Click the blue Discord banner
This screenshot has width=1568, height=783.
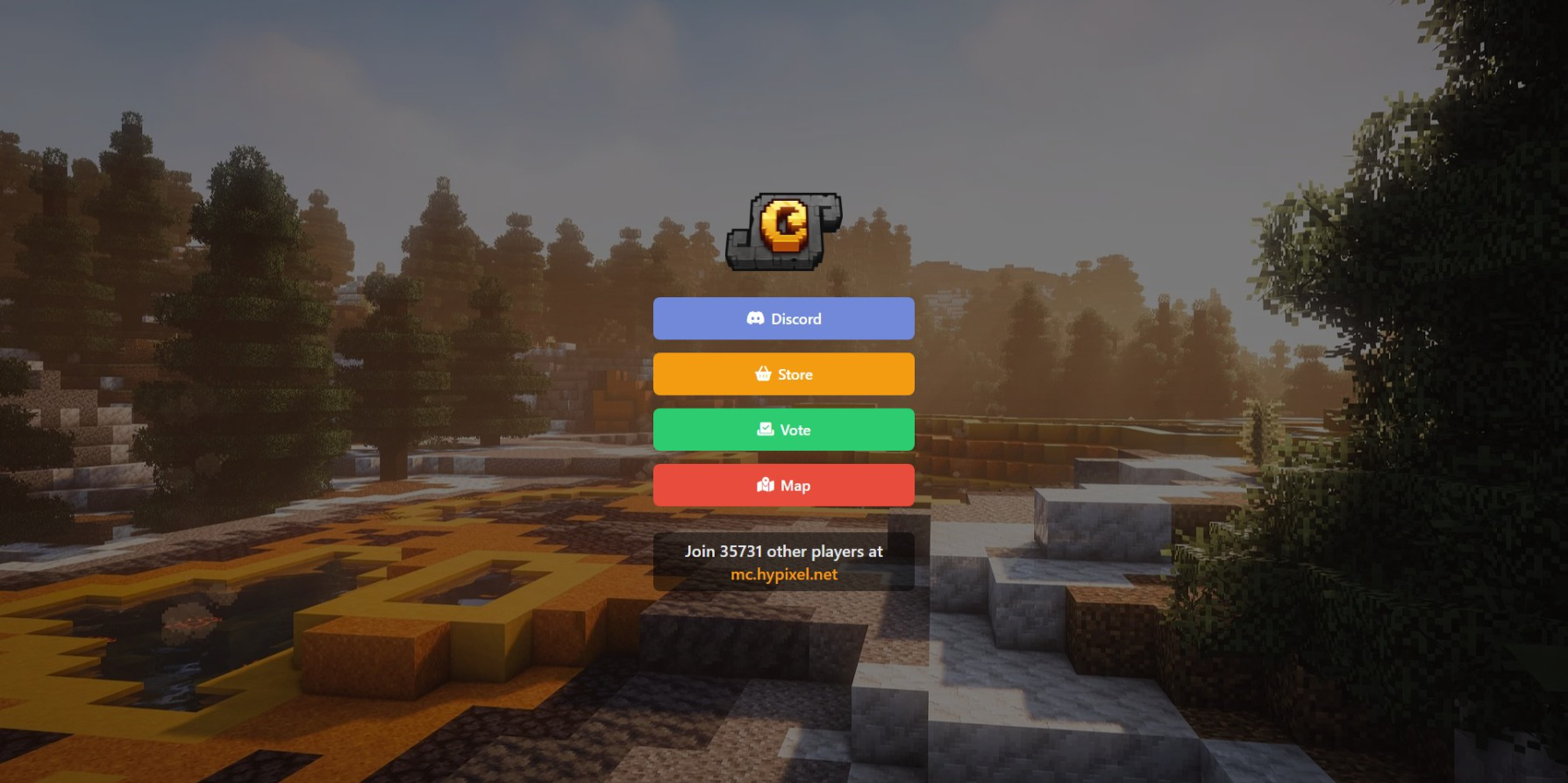coord(783,318)
